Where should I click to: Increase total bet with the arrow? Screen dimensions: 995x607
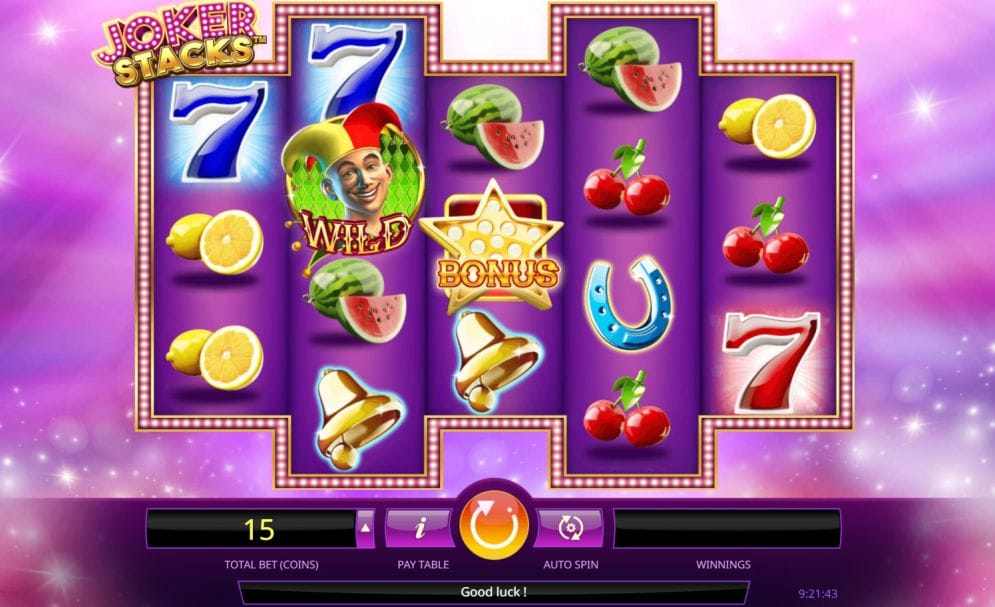coord(366,528)
